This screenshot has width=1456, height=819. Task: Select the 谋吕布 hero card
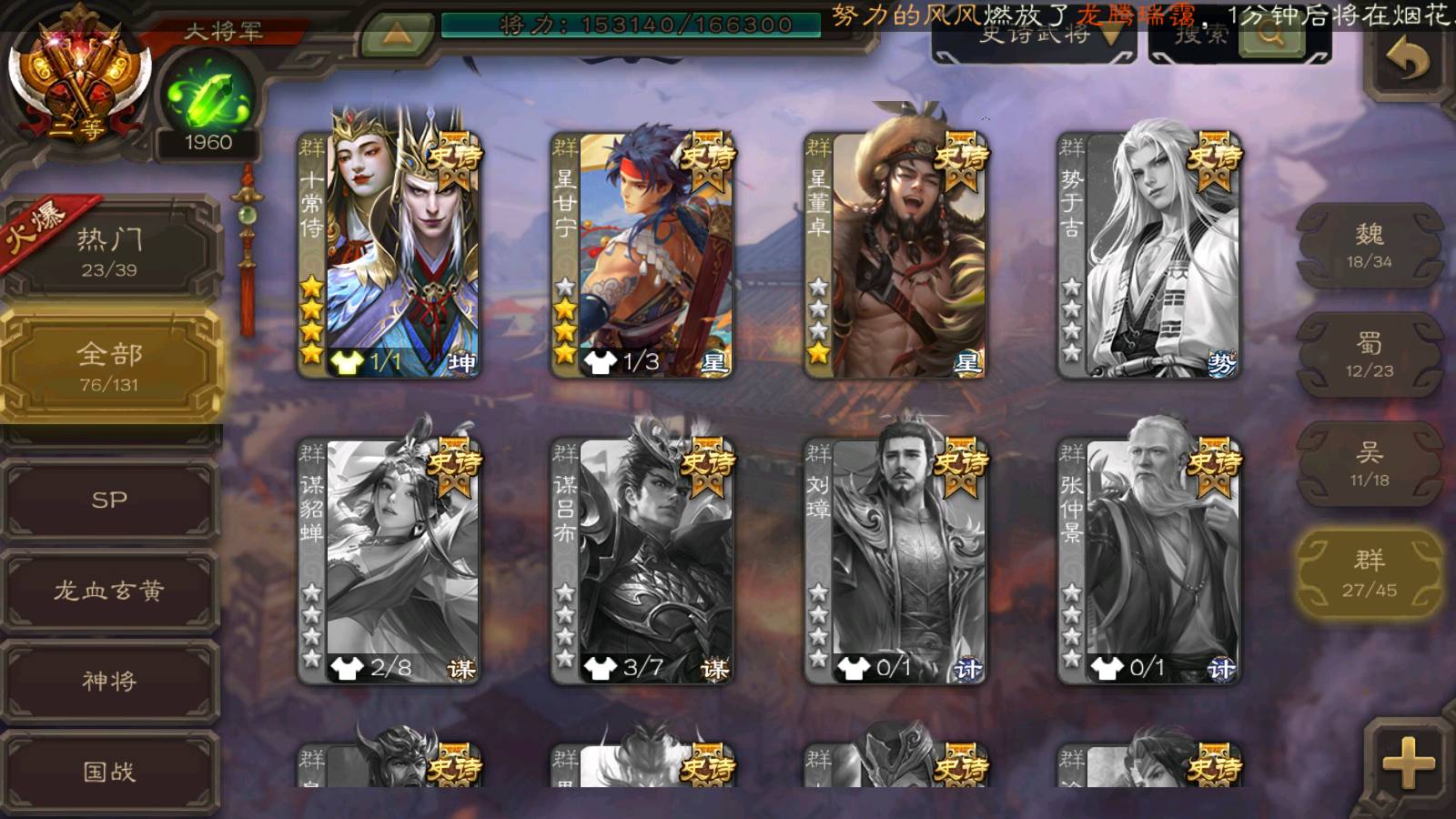tap(642, 561)
